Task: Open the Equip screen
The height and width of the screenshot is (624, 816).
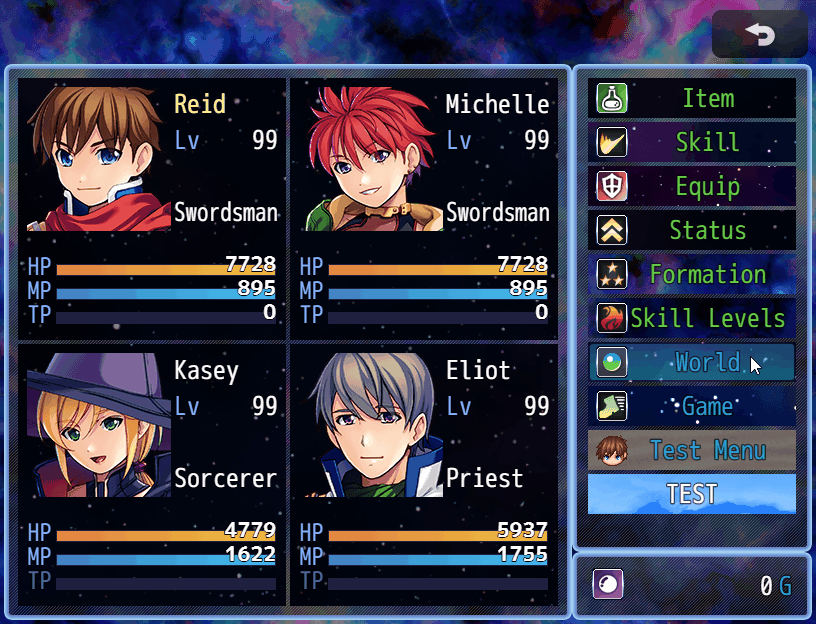Action: [x=692, y=187]
